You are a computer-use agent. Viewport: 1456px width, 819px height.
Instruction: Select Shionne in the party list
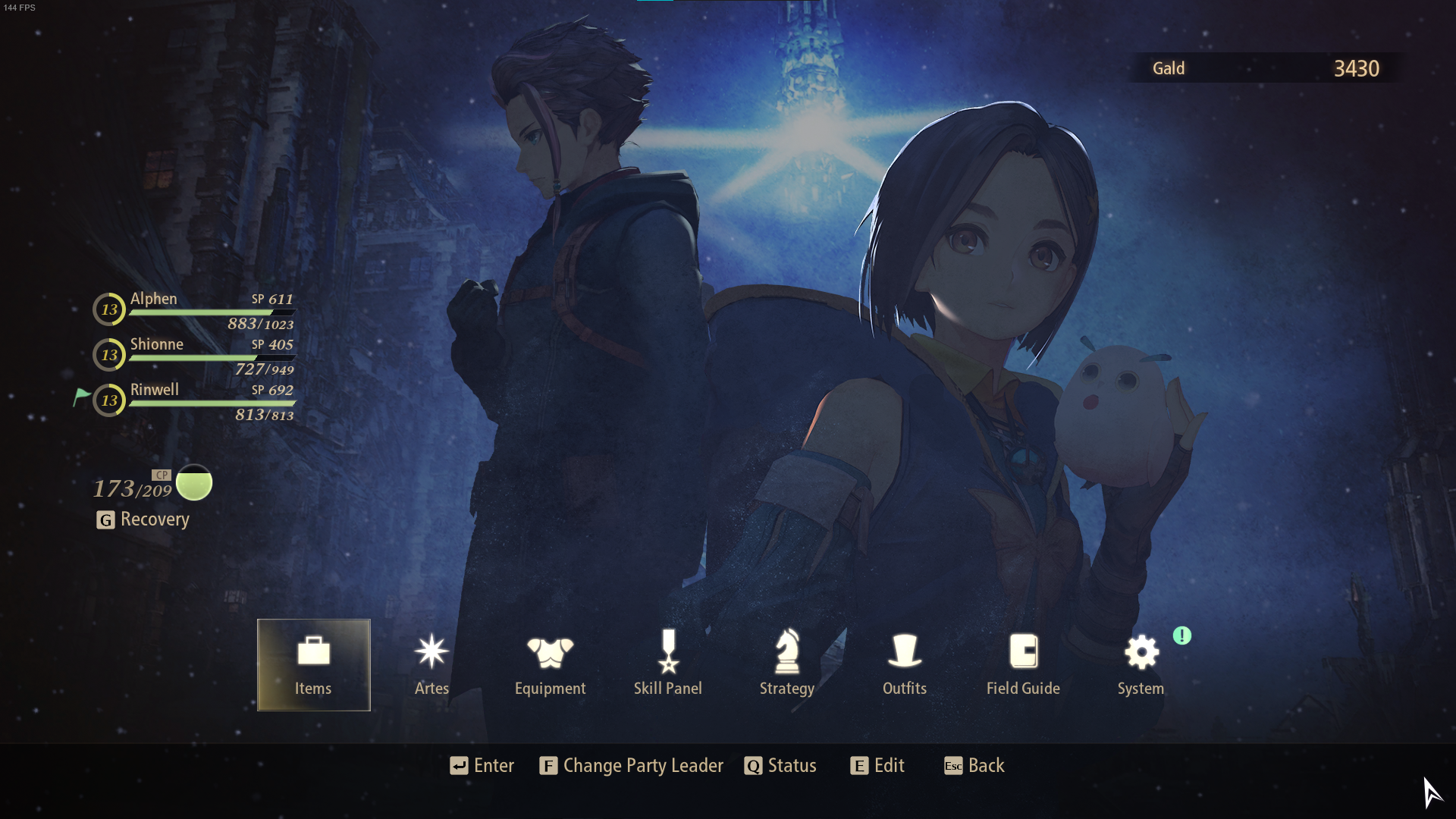(x=194, y=356)
